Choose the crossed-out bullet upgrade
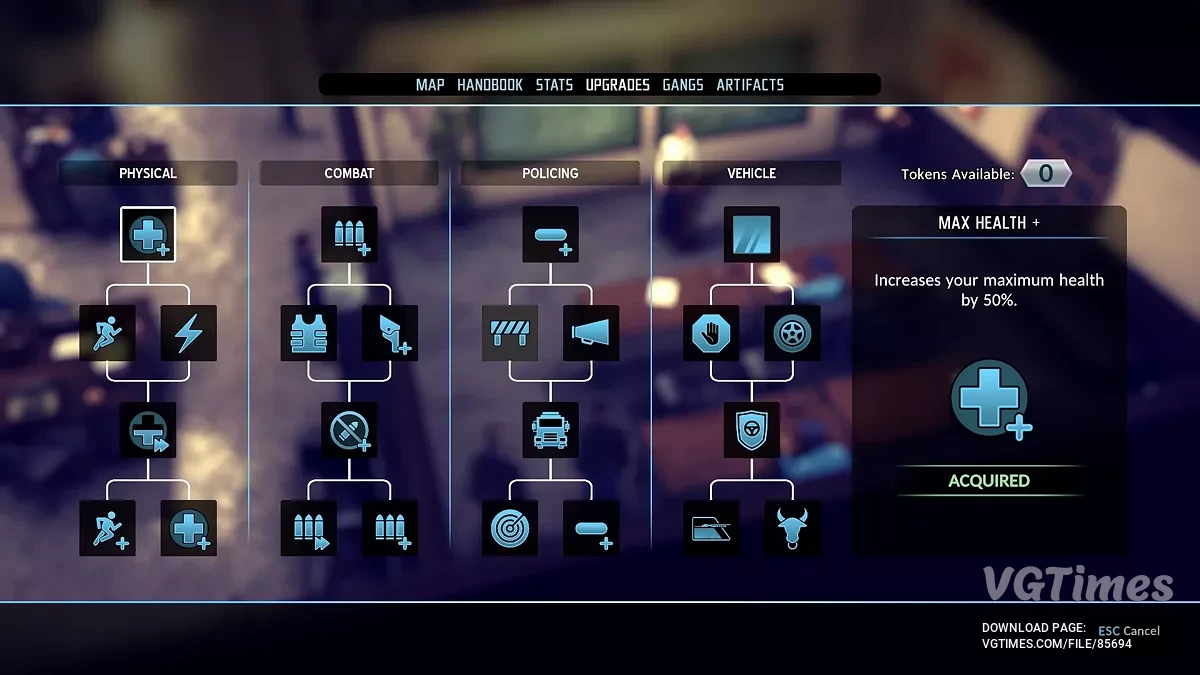This screenshot has height=675, width=1200. tap(349, 431)
